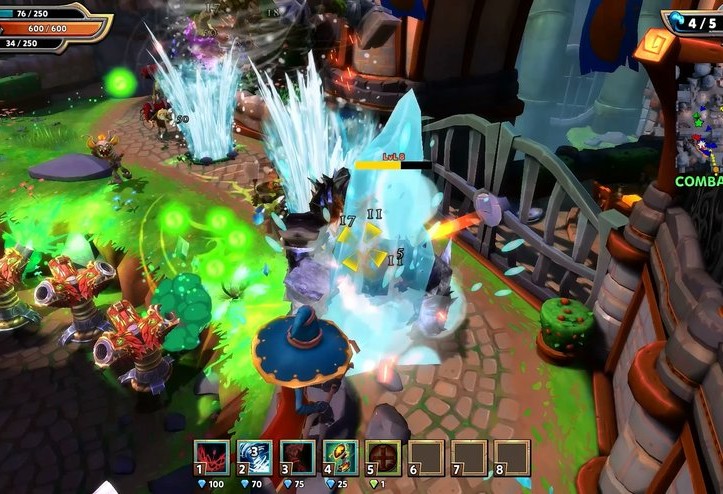Select the green tower icon in slot 4

(340, 457)
